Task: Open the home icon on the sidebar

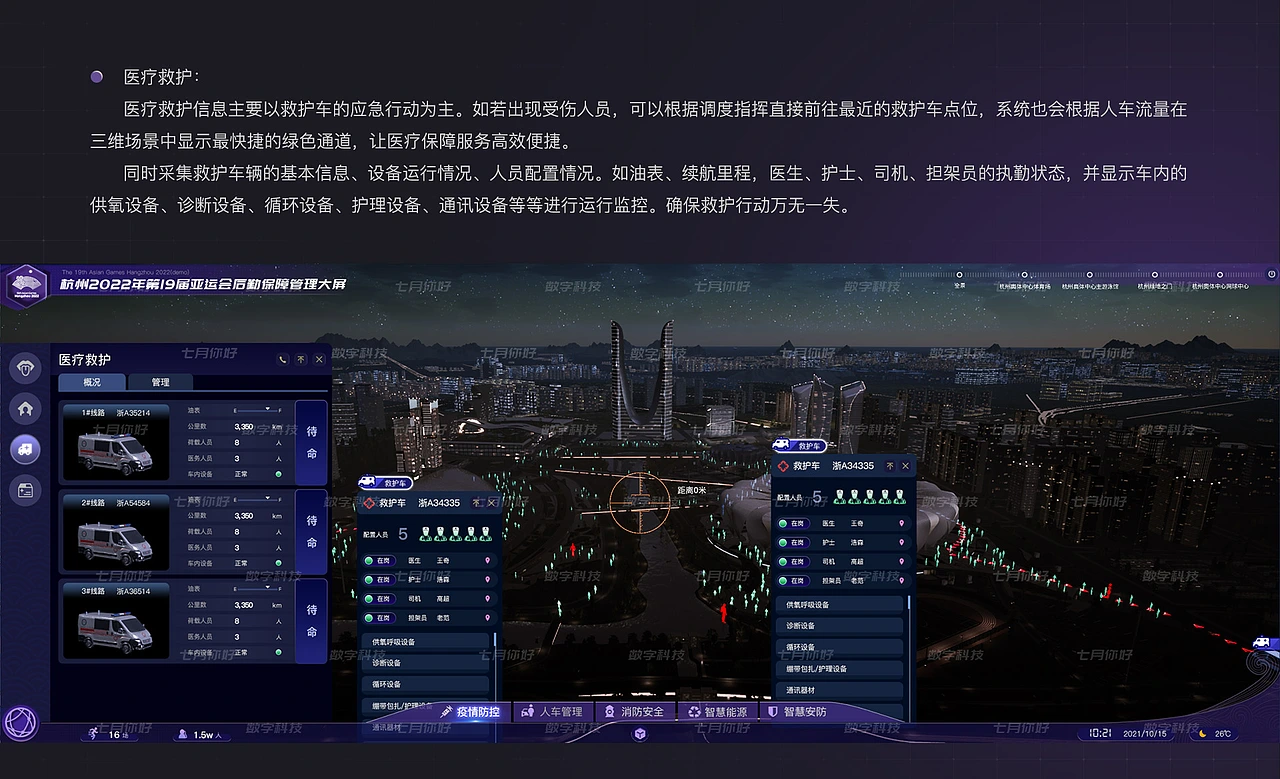Action: pos(25,408)
